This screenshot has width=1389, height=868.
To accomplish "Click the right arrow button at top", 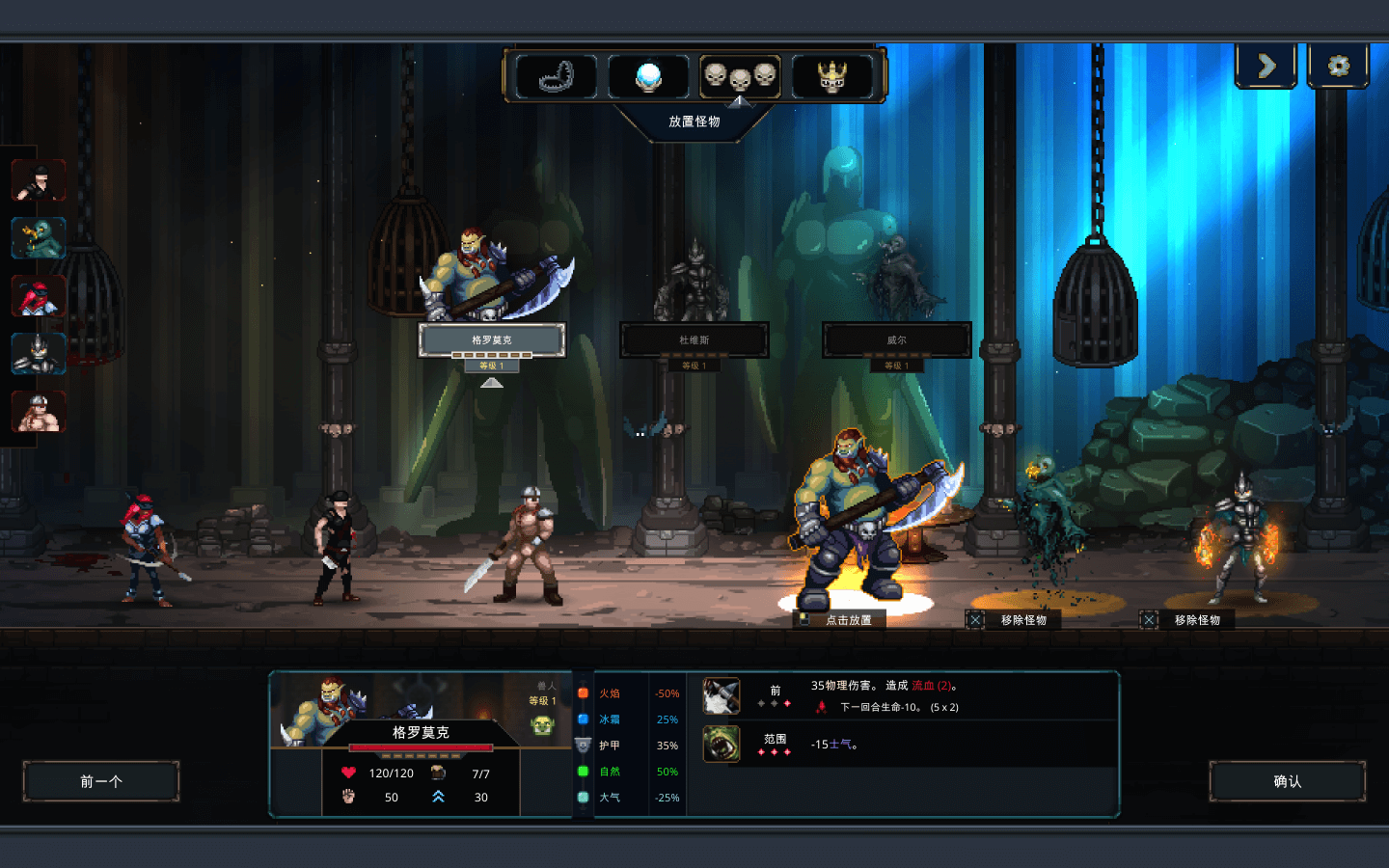I will (x=1266, y=66).
